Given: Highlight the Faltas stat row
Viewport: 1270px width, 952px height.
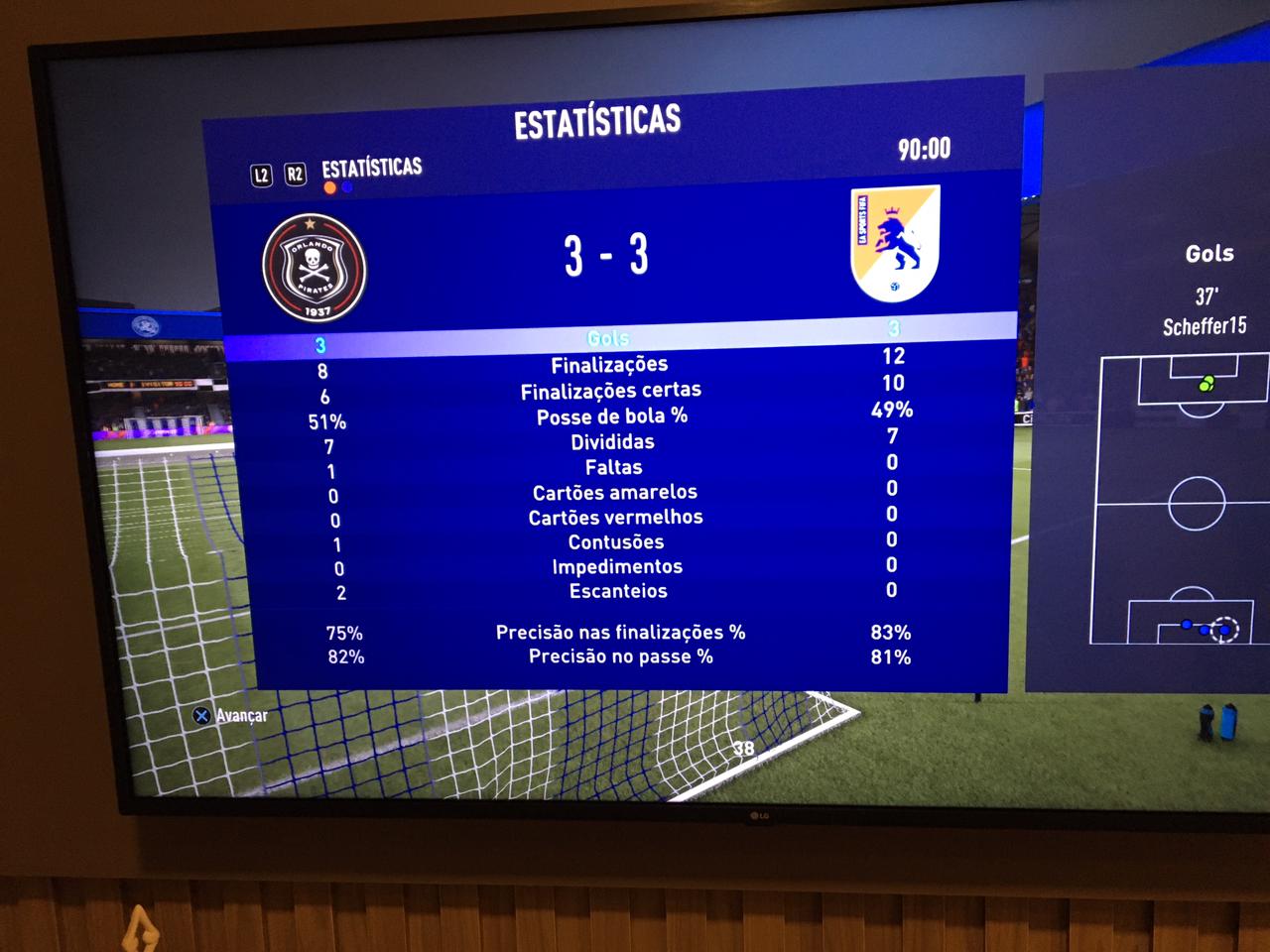Looking at the screenshot, I should (x=613, y=467).
